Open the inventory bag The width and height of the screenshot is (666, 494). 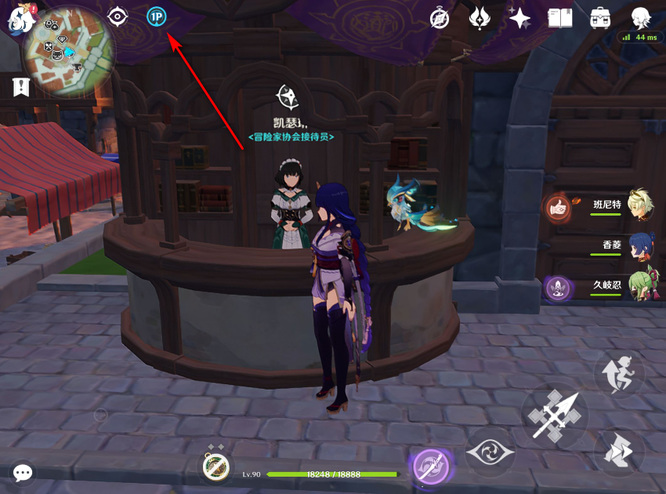(600, 18)
